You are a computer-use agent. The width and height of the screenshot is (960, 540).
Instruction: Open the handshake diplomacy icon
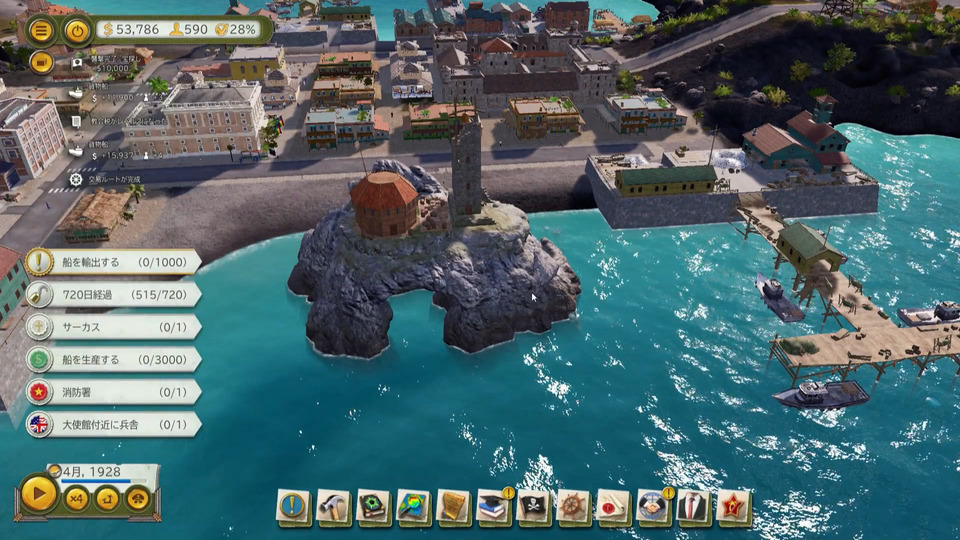pos(654,506)
